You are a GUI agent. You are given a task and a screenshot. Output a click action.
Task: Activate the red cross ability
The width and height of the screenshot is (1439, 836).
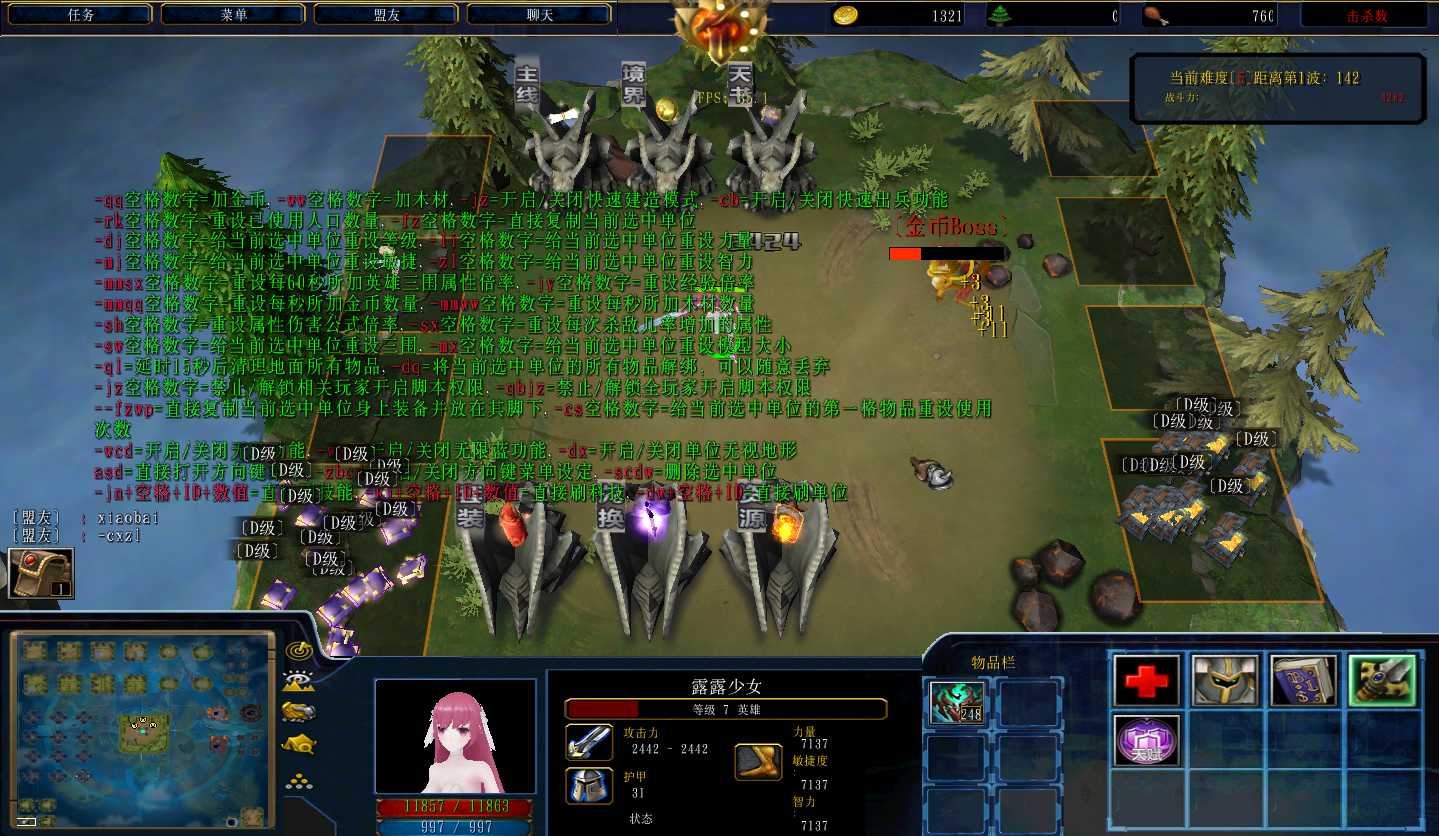pos(1146,681)
